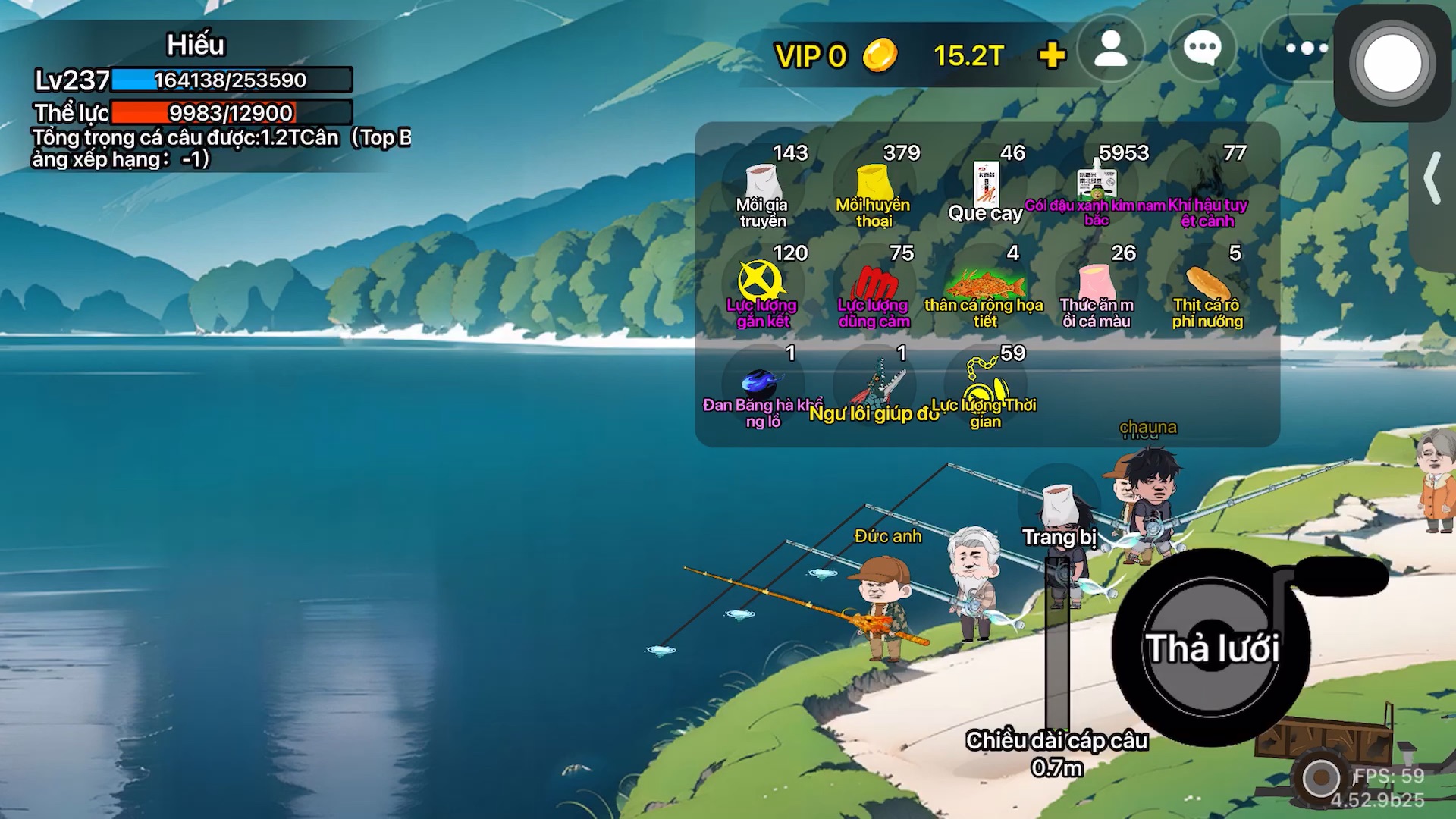The height and width of the screenshot is (819, 1456).
Task: Tap the Thả lưới reel button
Action: click(x=1211, y=648)
